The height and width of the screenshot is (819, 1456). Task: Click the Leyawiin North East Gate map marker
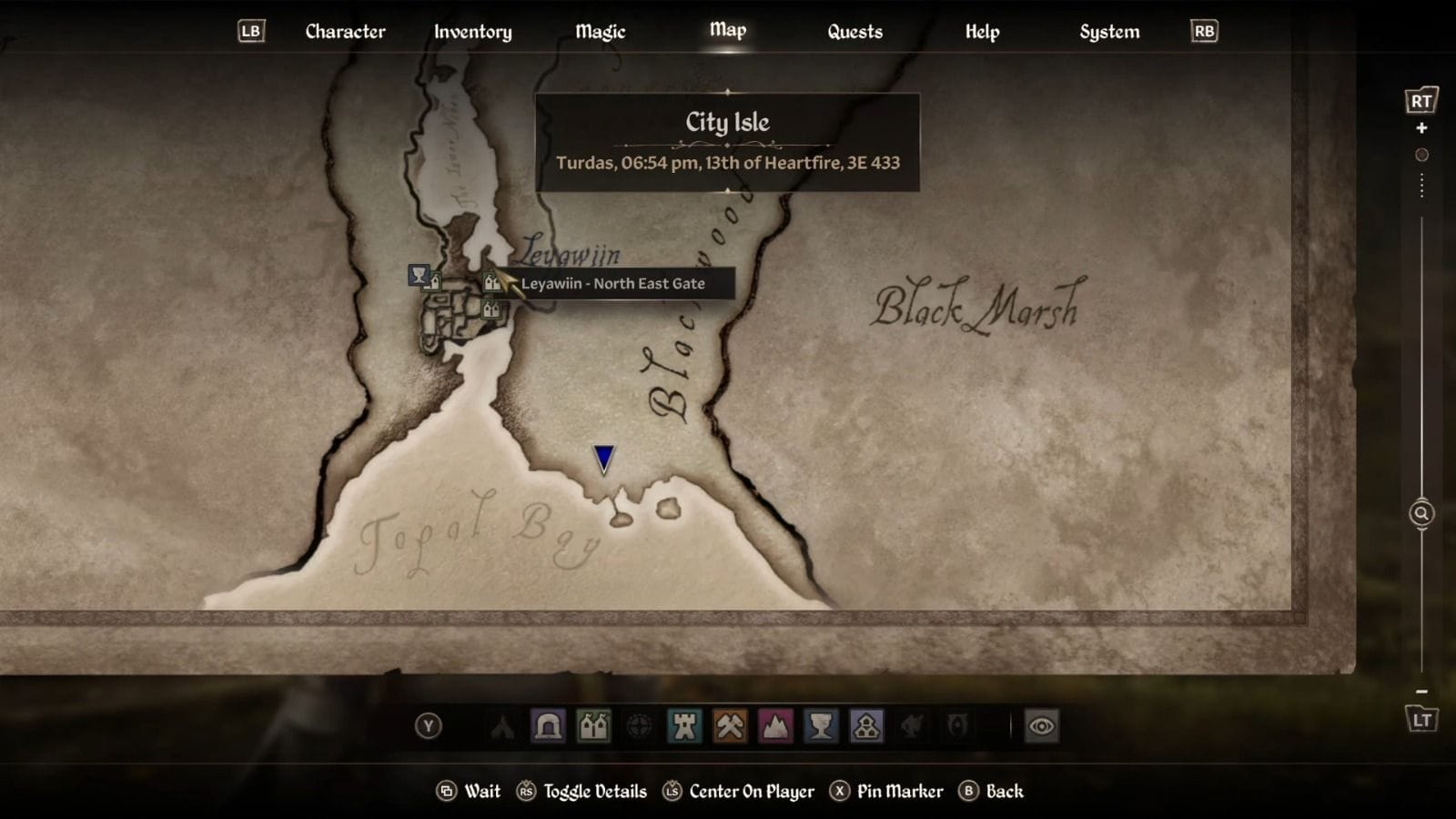491,282
